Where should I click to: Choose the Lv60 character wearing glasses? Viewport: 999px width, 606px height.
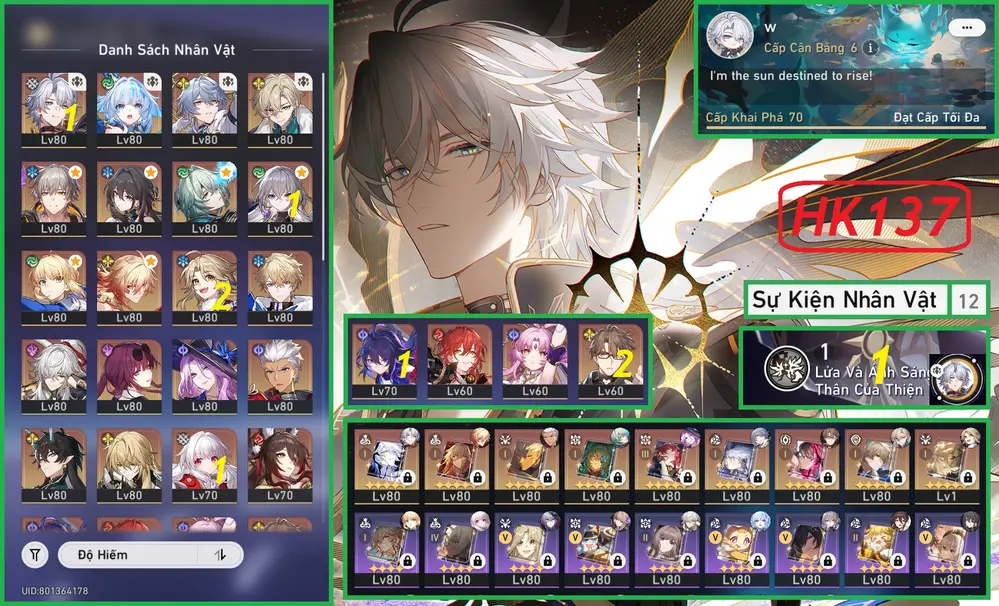[610, 357]
